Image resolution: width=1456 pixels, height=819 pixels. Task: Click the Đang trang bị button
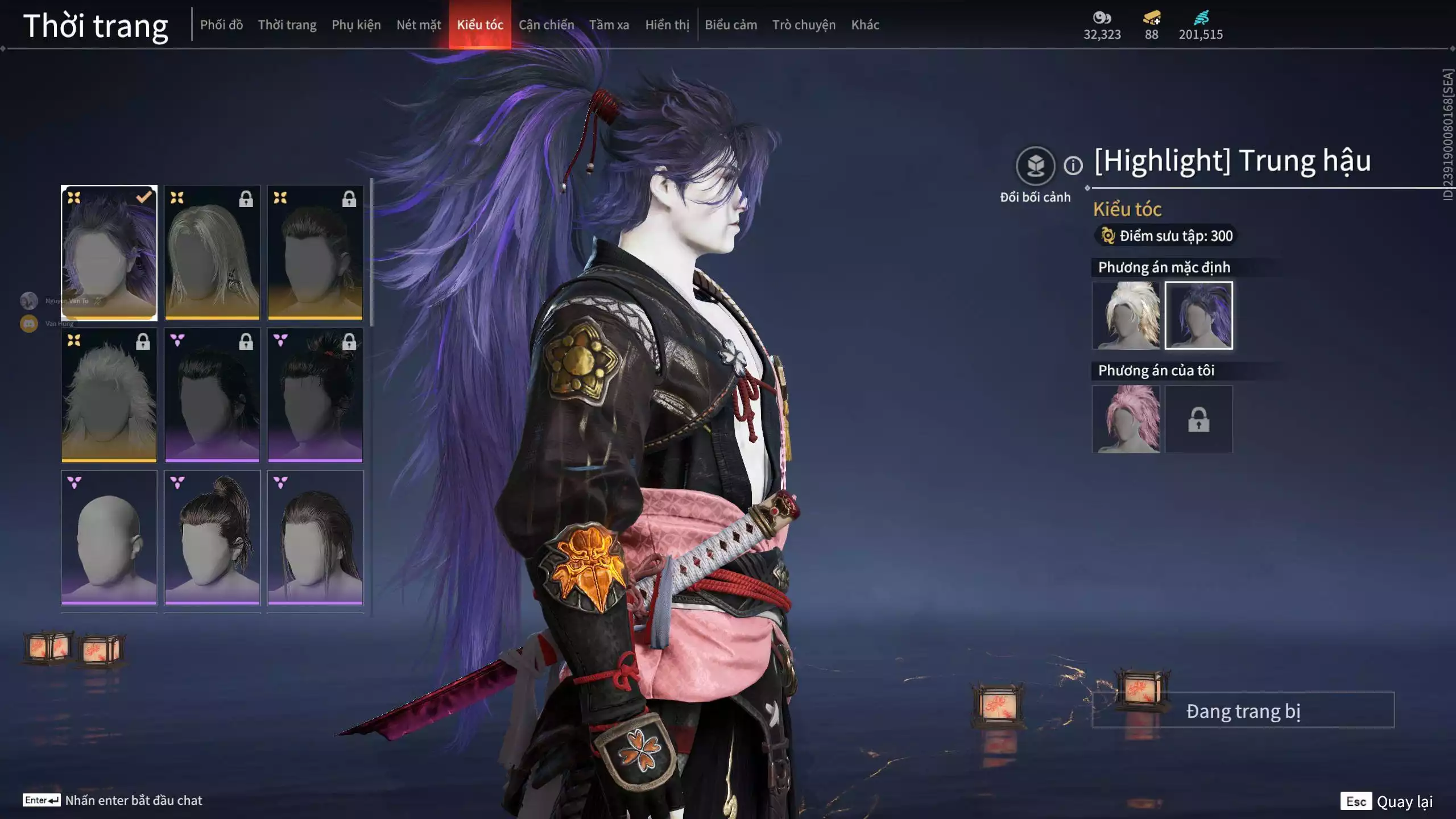pyautogui.click(x=1243, y=711)
